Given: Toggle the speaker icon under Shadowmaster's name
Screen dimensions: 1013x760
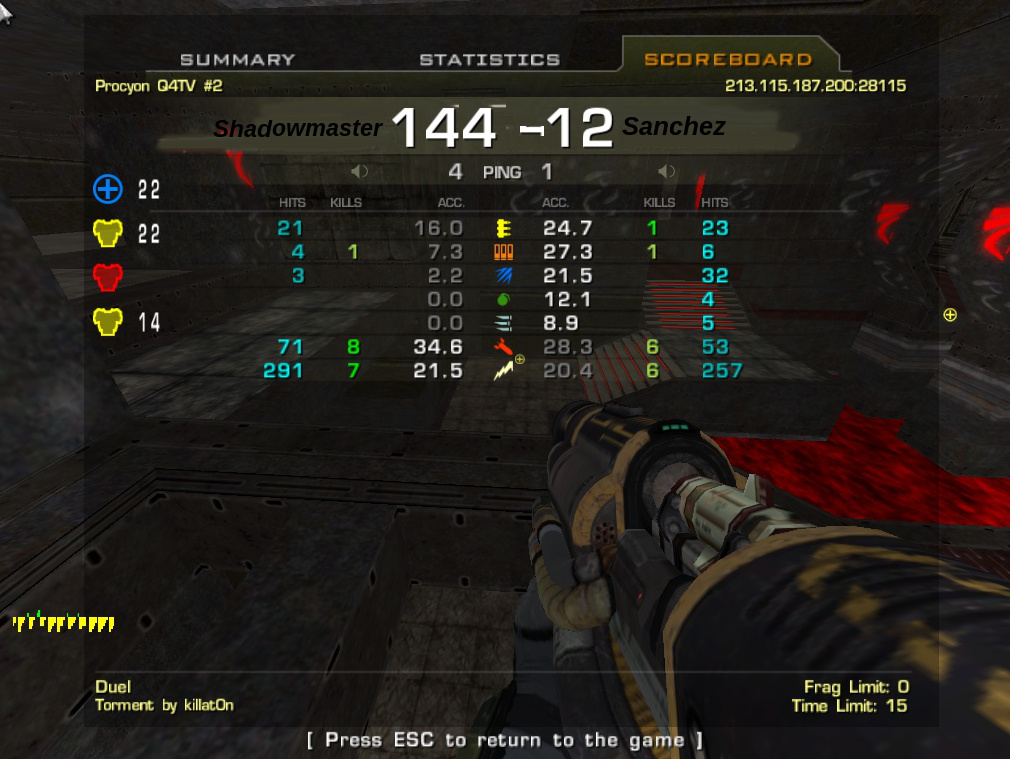Looking at the screenshot, I should (360, 172).
